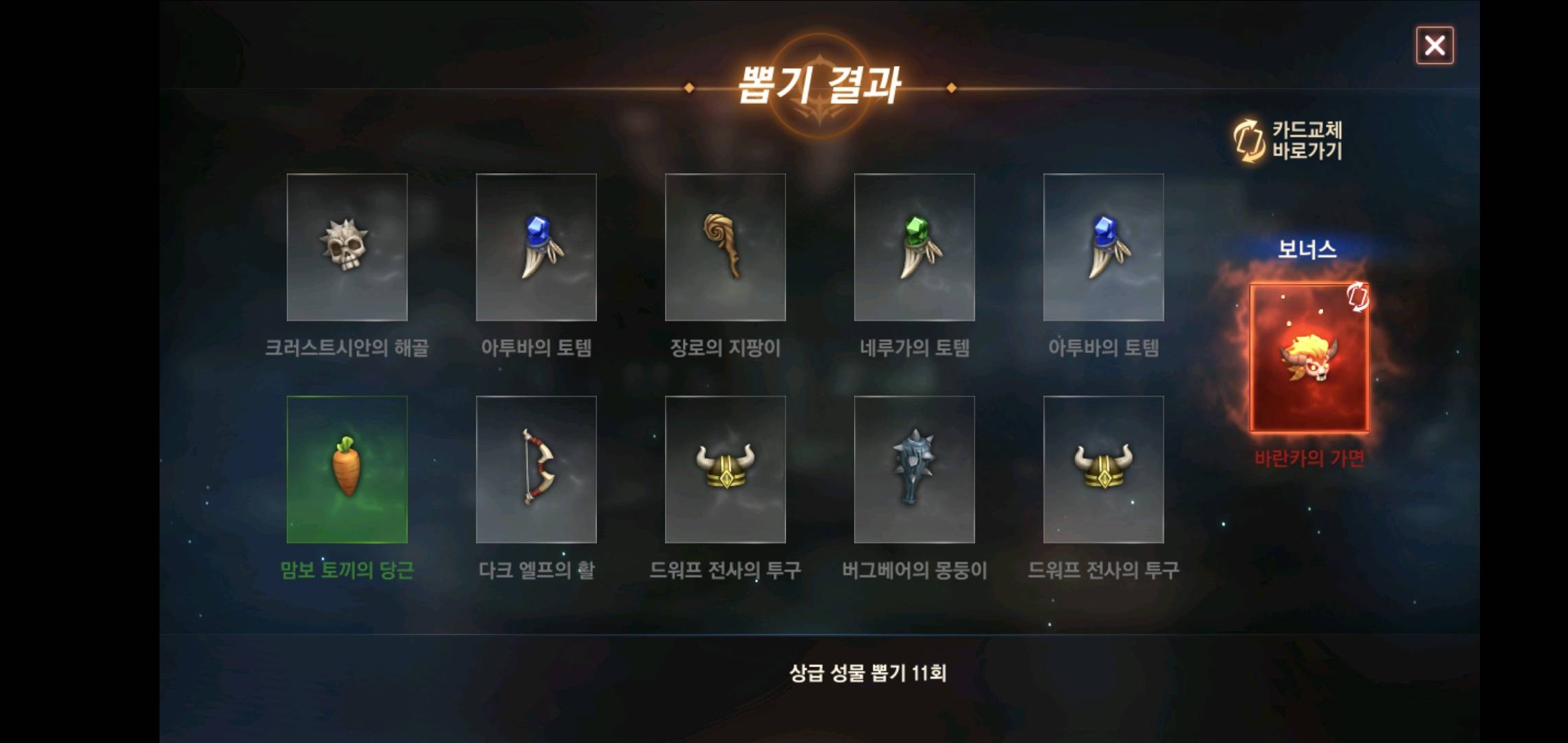This screenshot has width=1568, height=743.
Task: Select the 버그베어의 몽둥이 club item
Action: pyautogui.click(x=915, y=469)
